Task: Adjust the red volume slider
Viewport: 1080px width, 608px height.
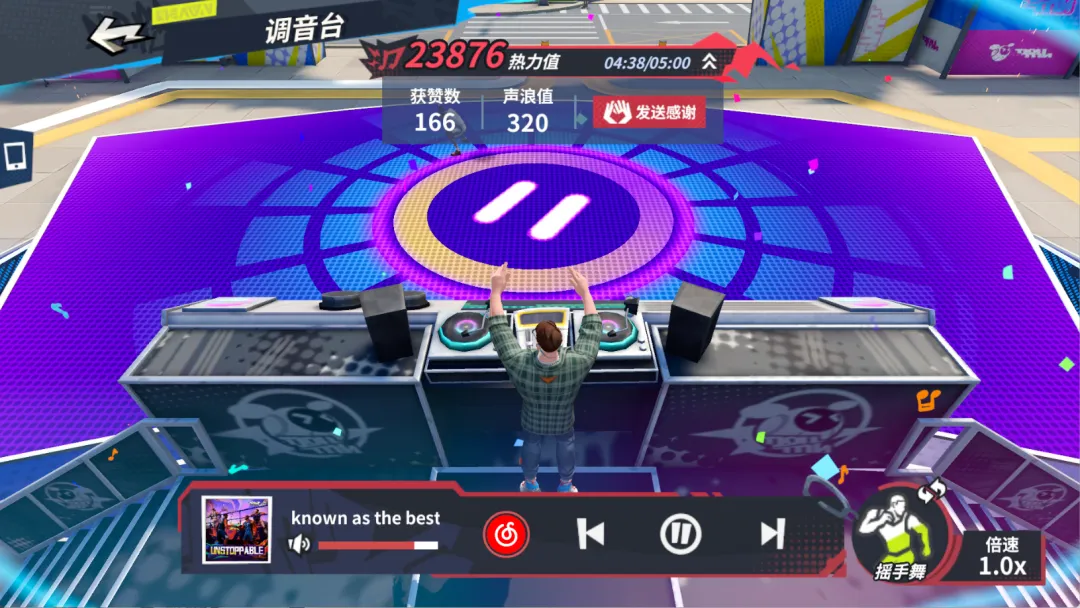Action: click(x=378, y=545)
